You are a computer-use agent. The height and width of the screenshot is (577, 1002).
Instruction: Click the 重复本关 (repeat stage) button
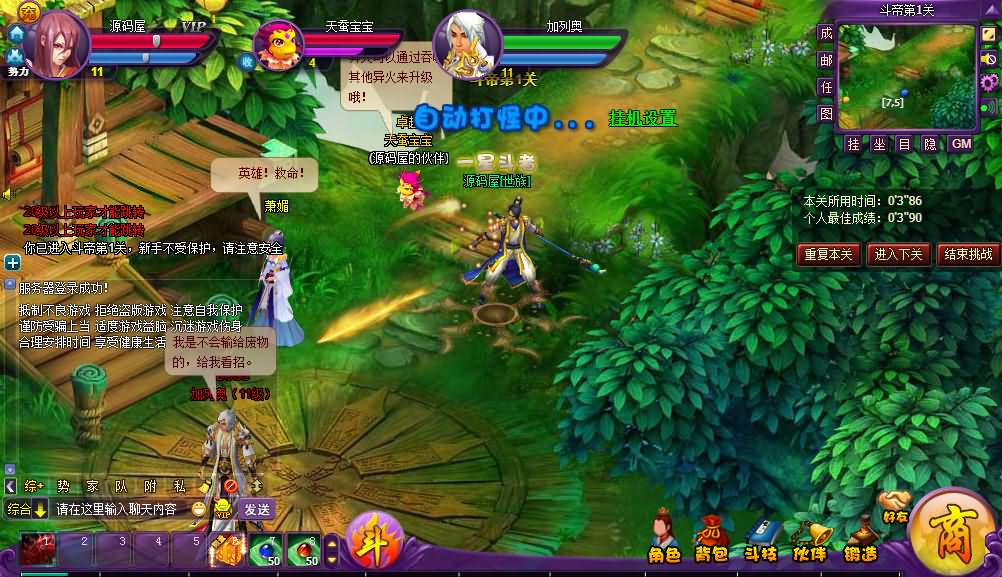tap(828, 254)
